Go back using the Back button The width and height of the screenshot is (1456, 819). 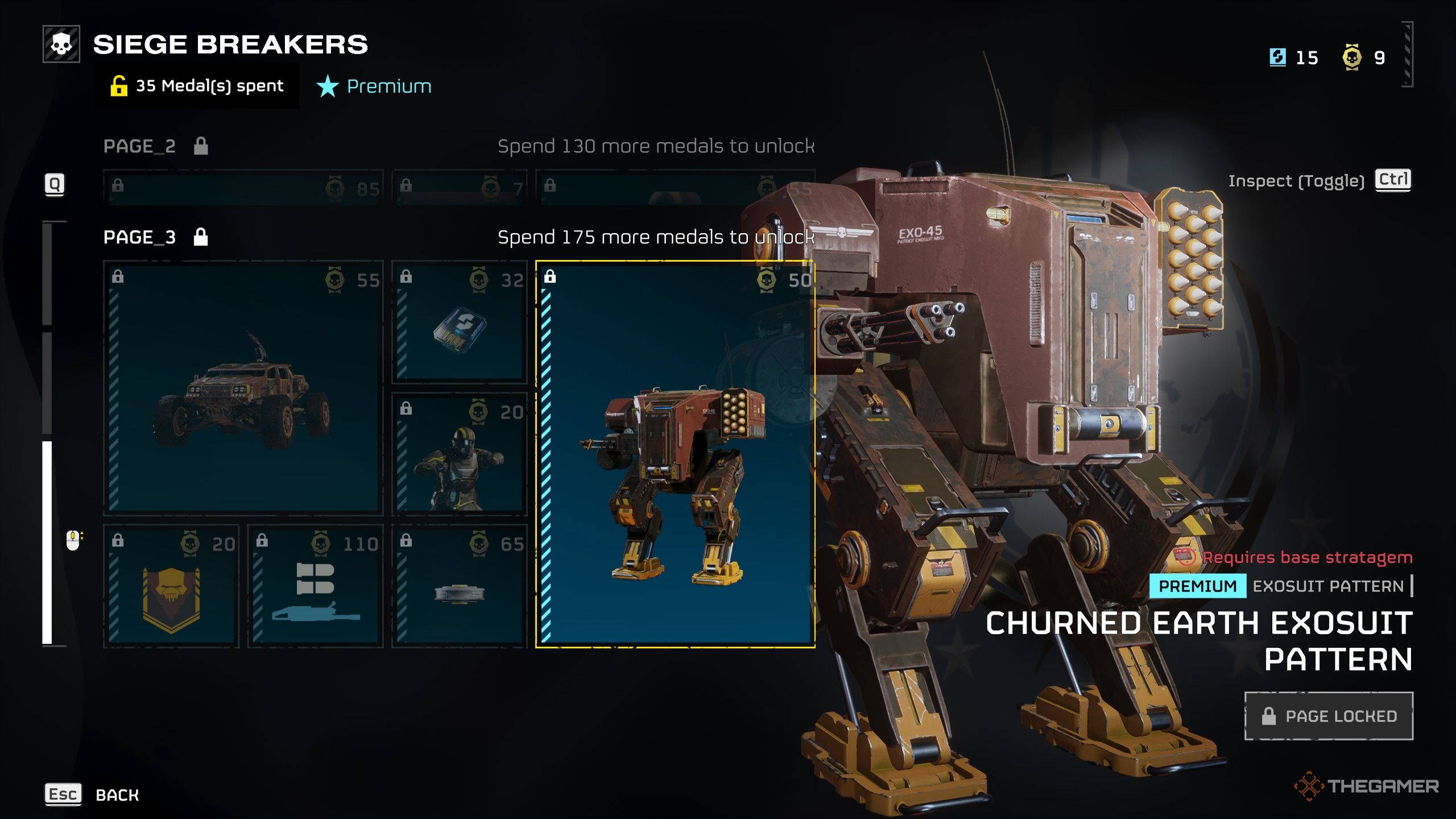pos(117,795)
